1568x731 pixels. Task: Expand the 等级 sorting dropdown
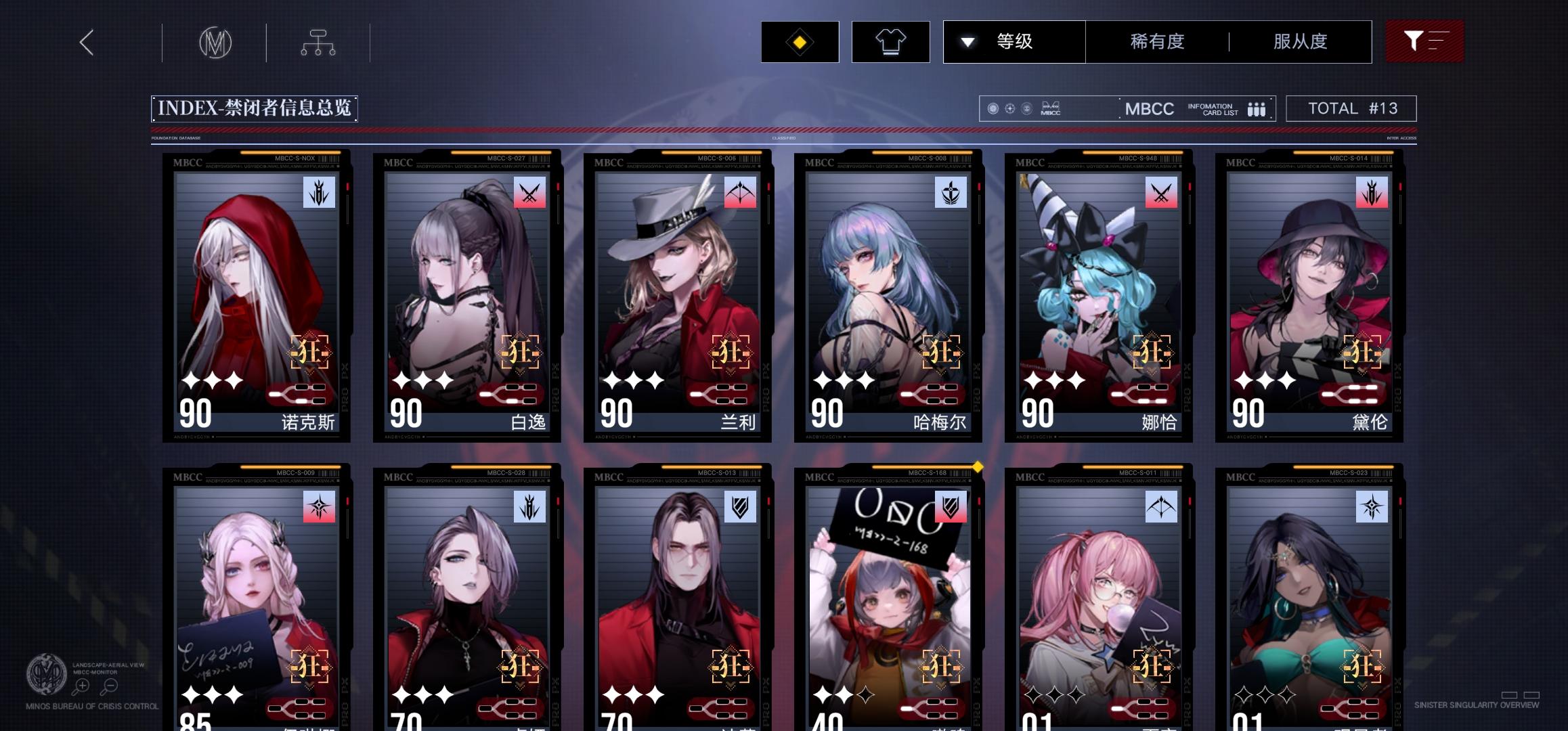coord(1014,41)
